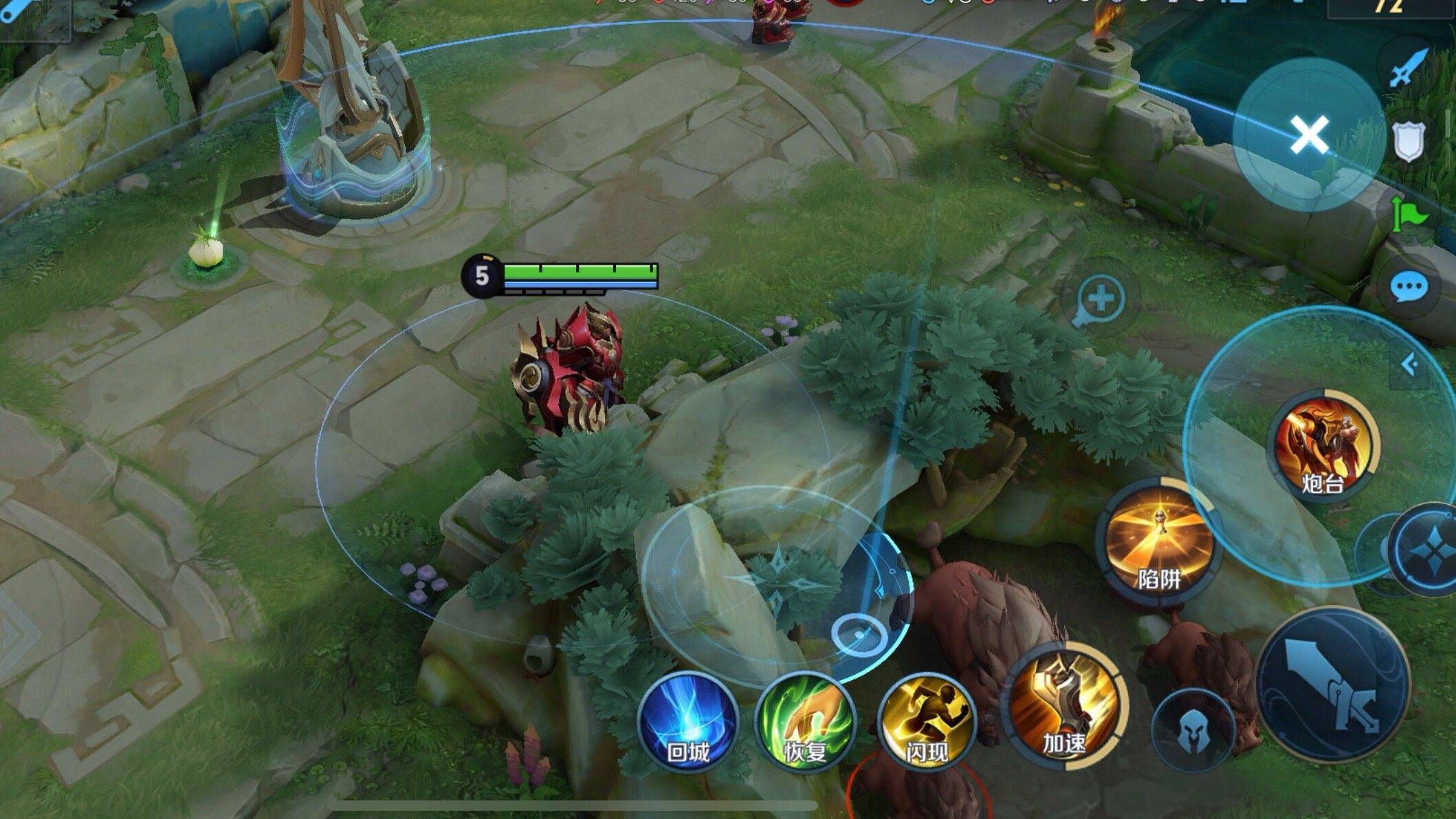
Task: Open the chat bubble quick messages
Action: click(1409, 287)
